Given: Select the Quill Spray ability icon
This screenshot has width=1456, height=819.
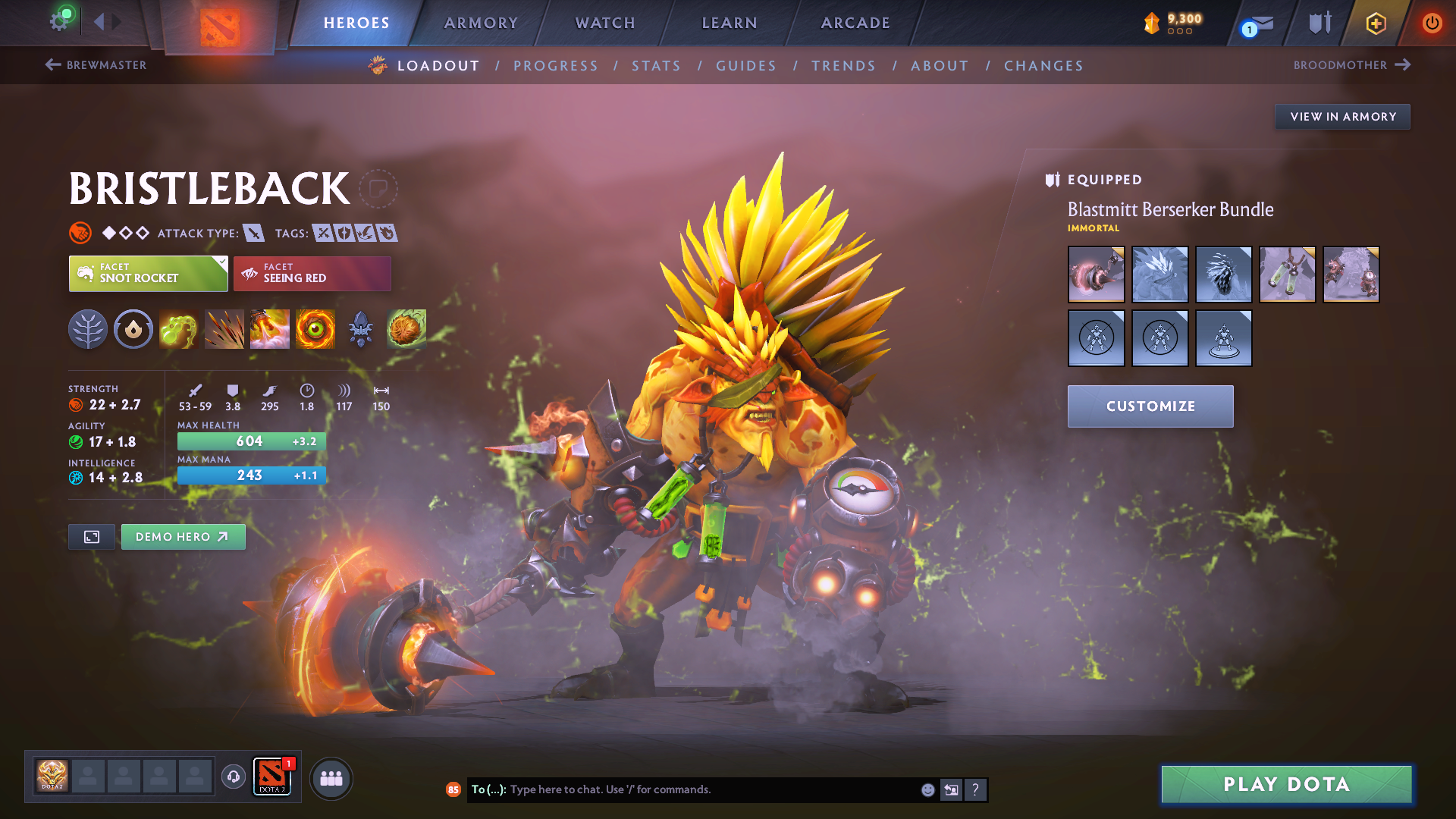Looking at the screenshot, I should [x=224, y=329].
